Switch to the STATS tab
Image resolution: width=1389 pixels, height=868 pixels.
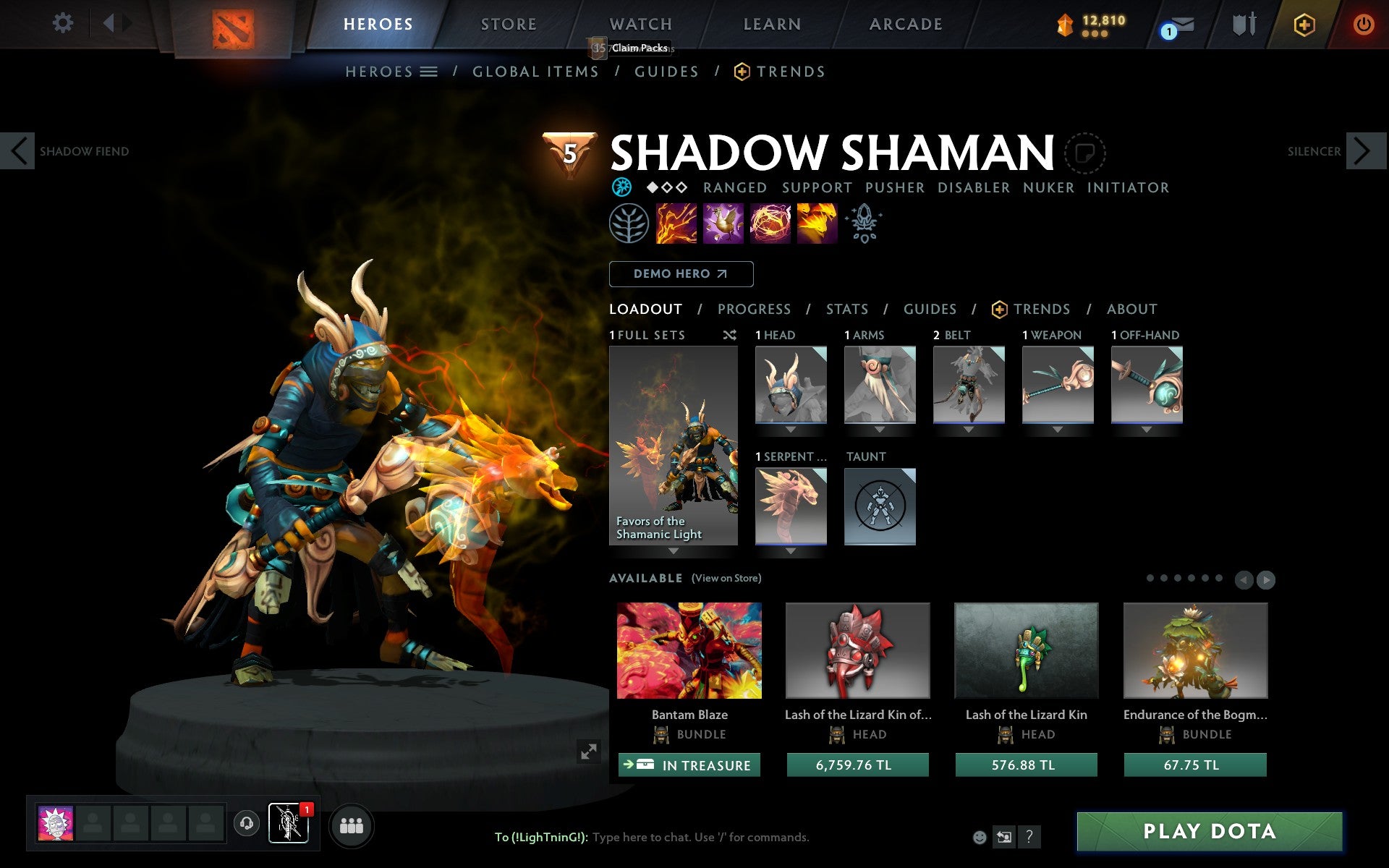click(846, 309)
